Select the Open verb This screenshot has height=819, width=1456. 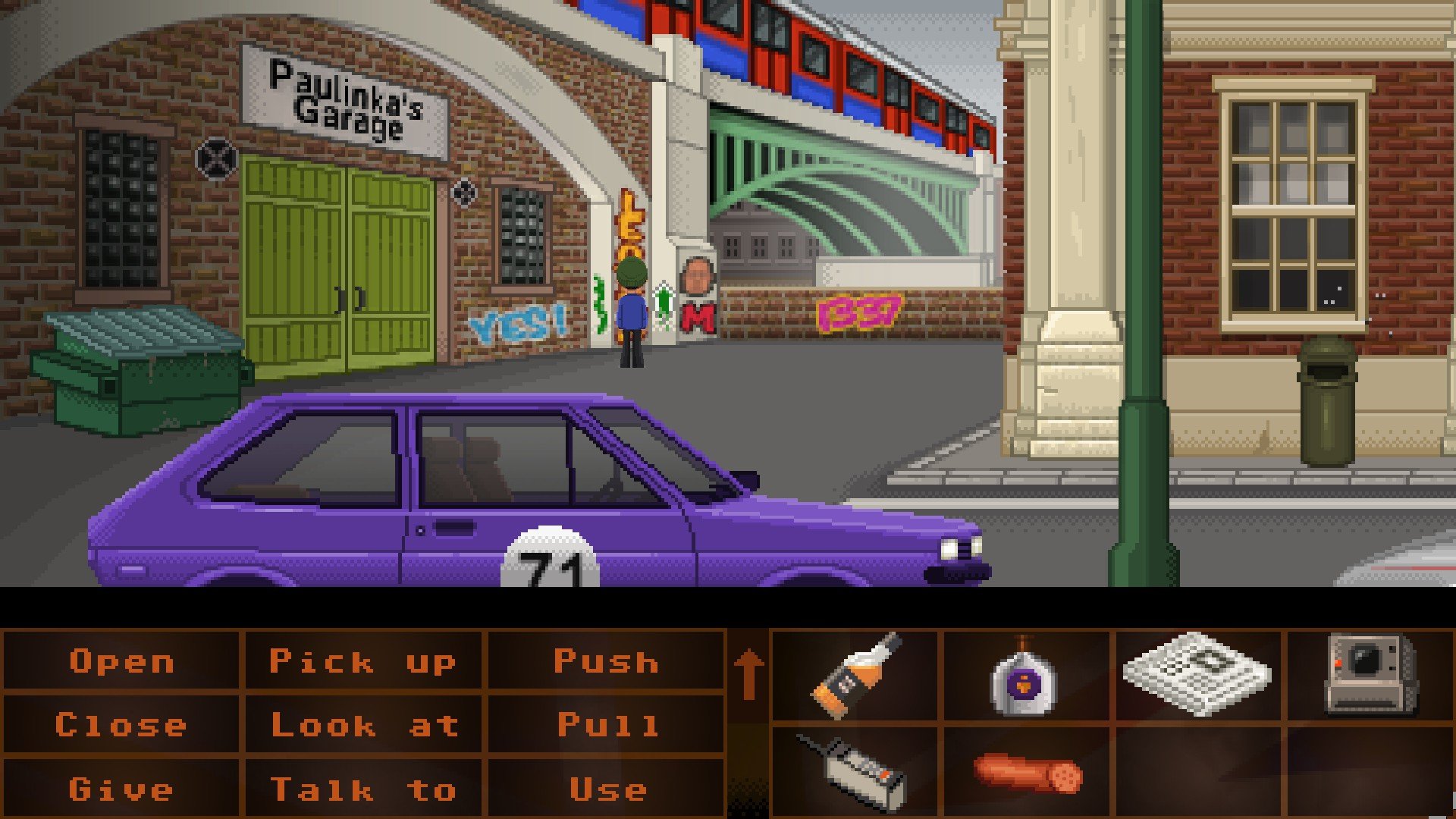point(121,662)
